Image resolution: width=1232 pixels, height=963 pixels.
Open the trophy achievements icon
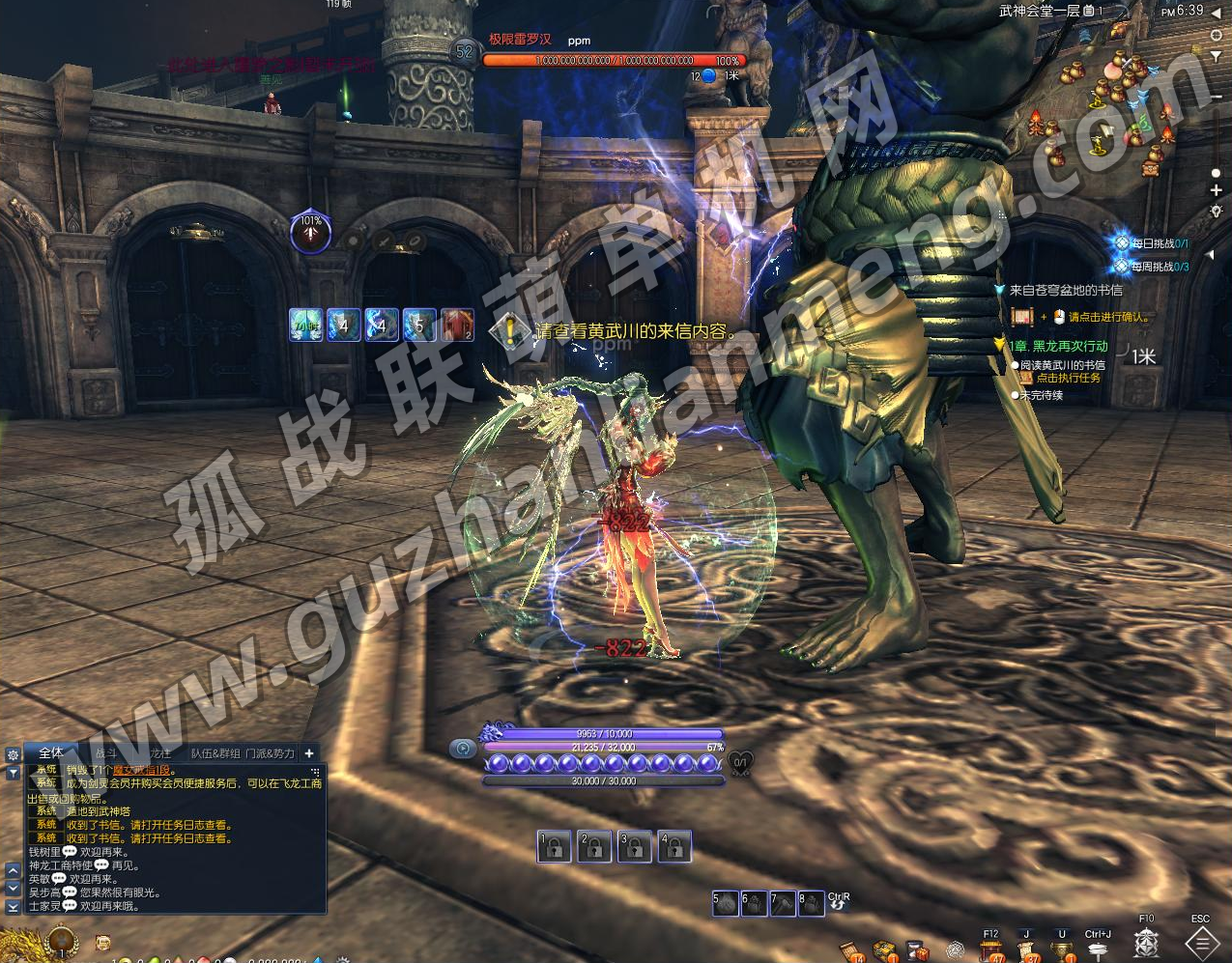click(x=1062, y=950)
